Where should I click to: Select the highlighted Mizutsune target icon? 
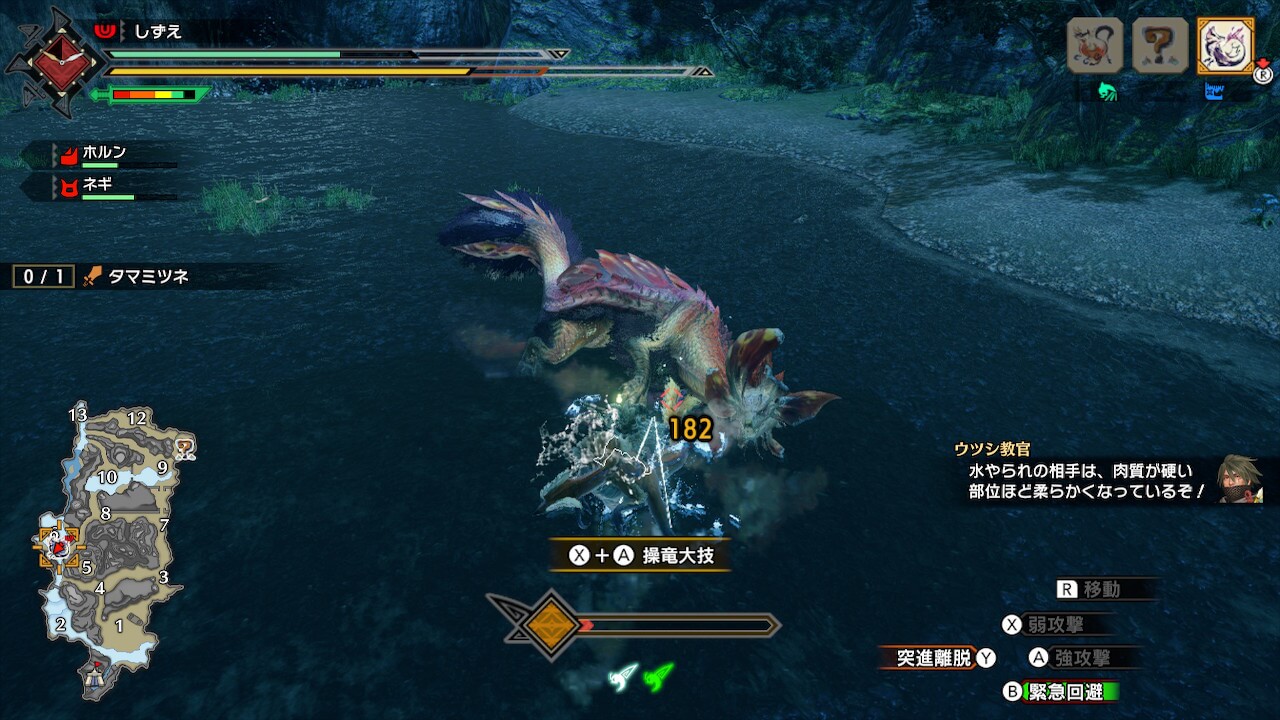click(1225, 45)
